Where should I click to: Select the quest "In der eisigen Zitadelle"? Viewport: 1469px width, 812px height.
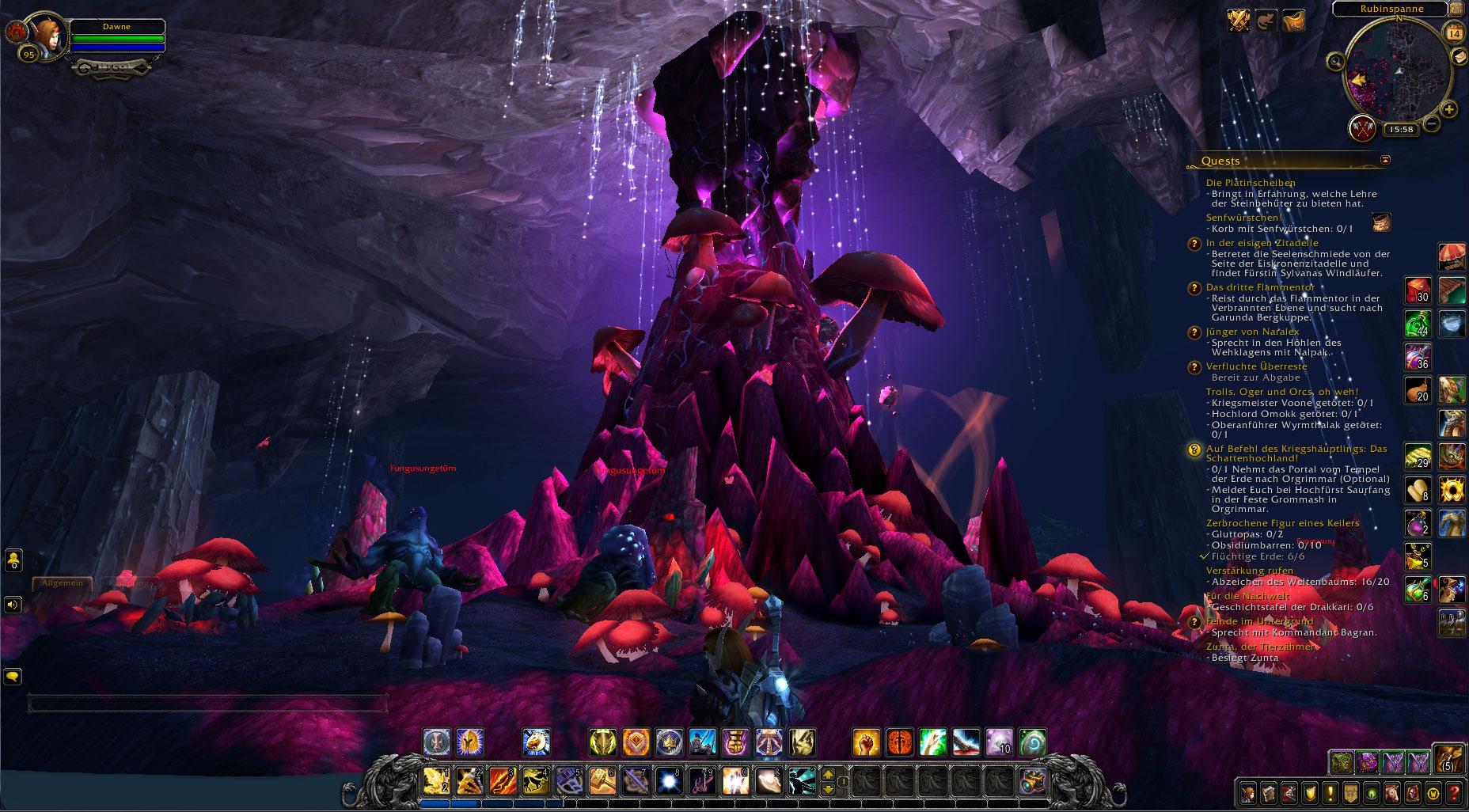click(1251, 243)
